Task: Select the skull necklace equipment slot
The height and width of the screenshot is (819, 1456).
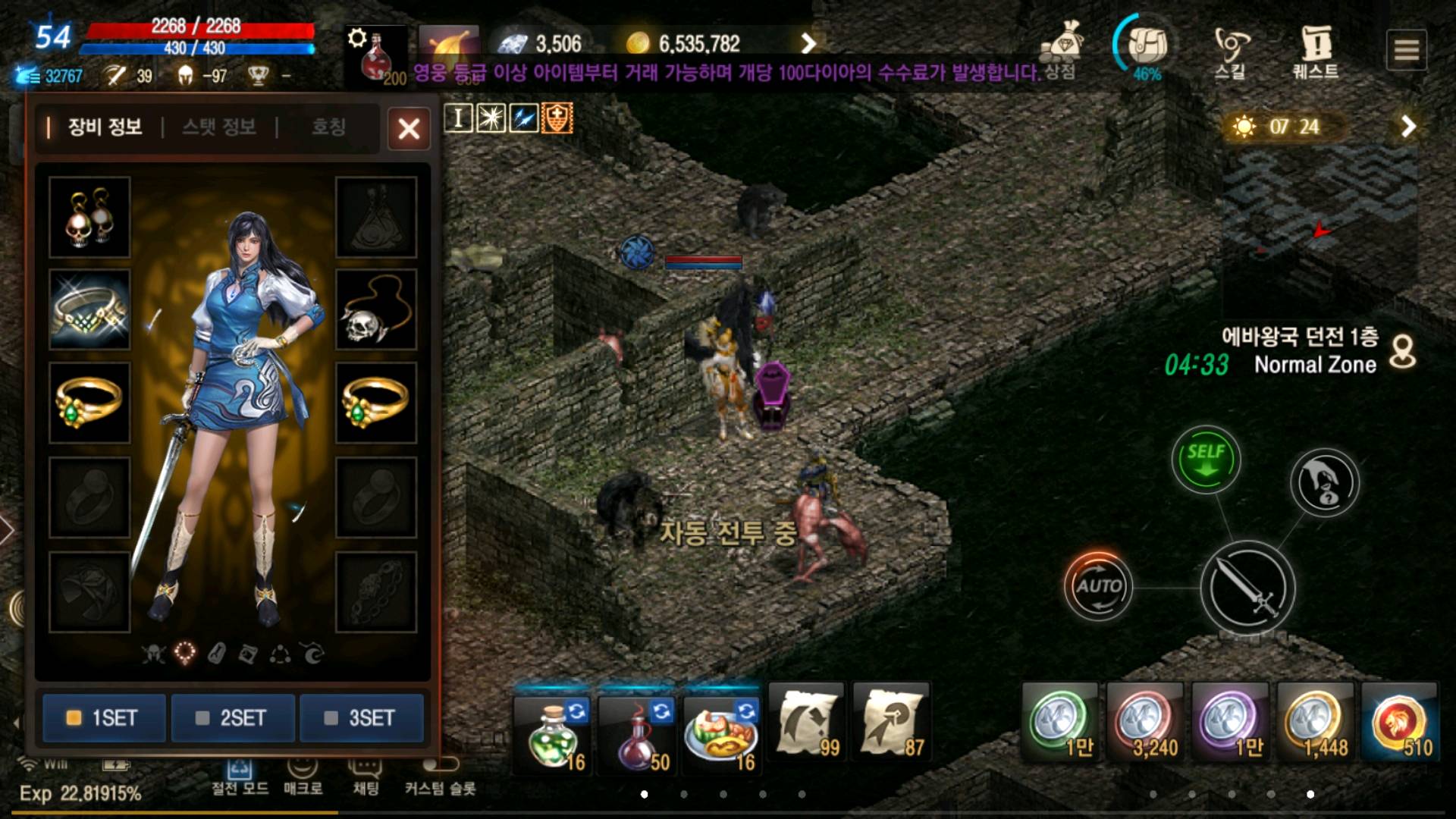Action: (x=376, y=309)
